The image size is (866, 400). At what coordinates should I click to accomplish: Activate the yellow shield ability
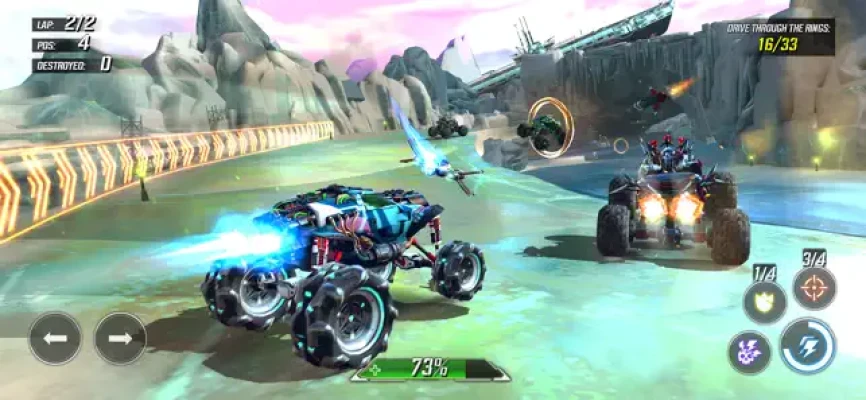pos(764,301)
